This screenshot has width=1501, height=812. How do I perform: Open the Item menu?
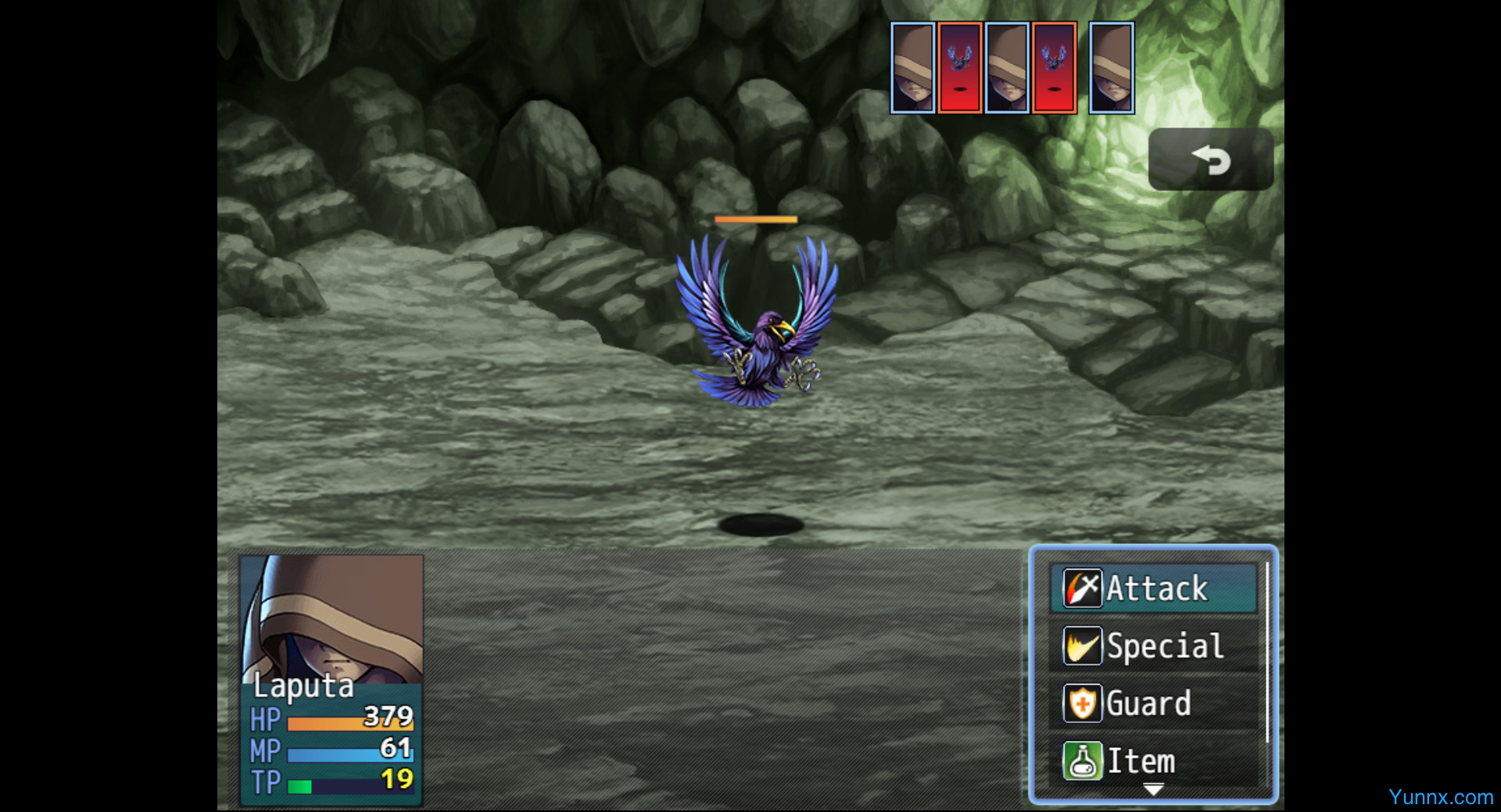pyautogui.click(x=1153, y=760)
